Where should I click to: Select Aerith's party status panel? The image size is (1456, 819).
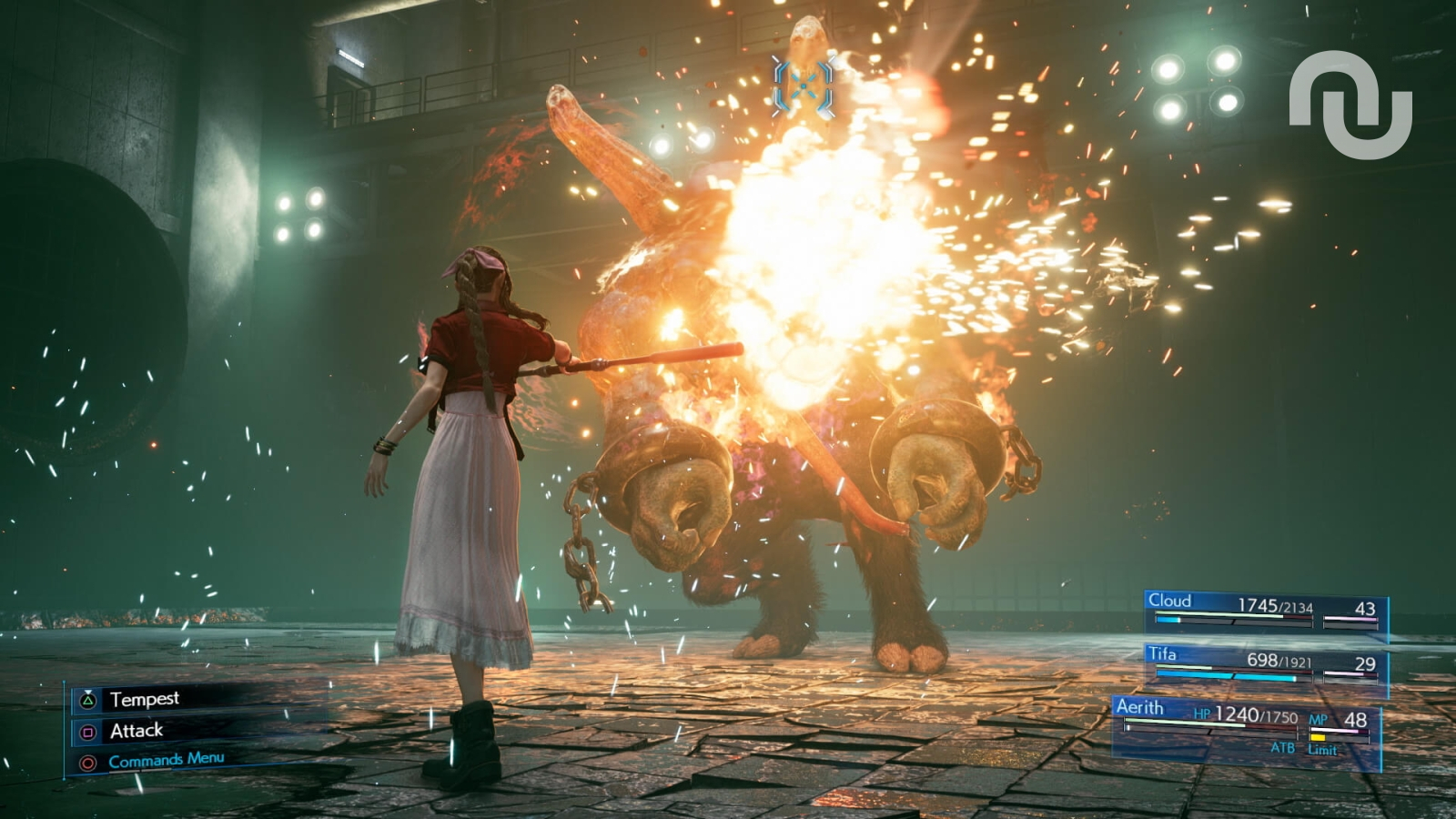point(1247,728)
